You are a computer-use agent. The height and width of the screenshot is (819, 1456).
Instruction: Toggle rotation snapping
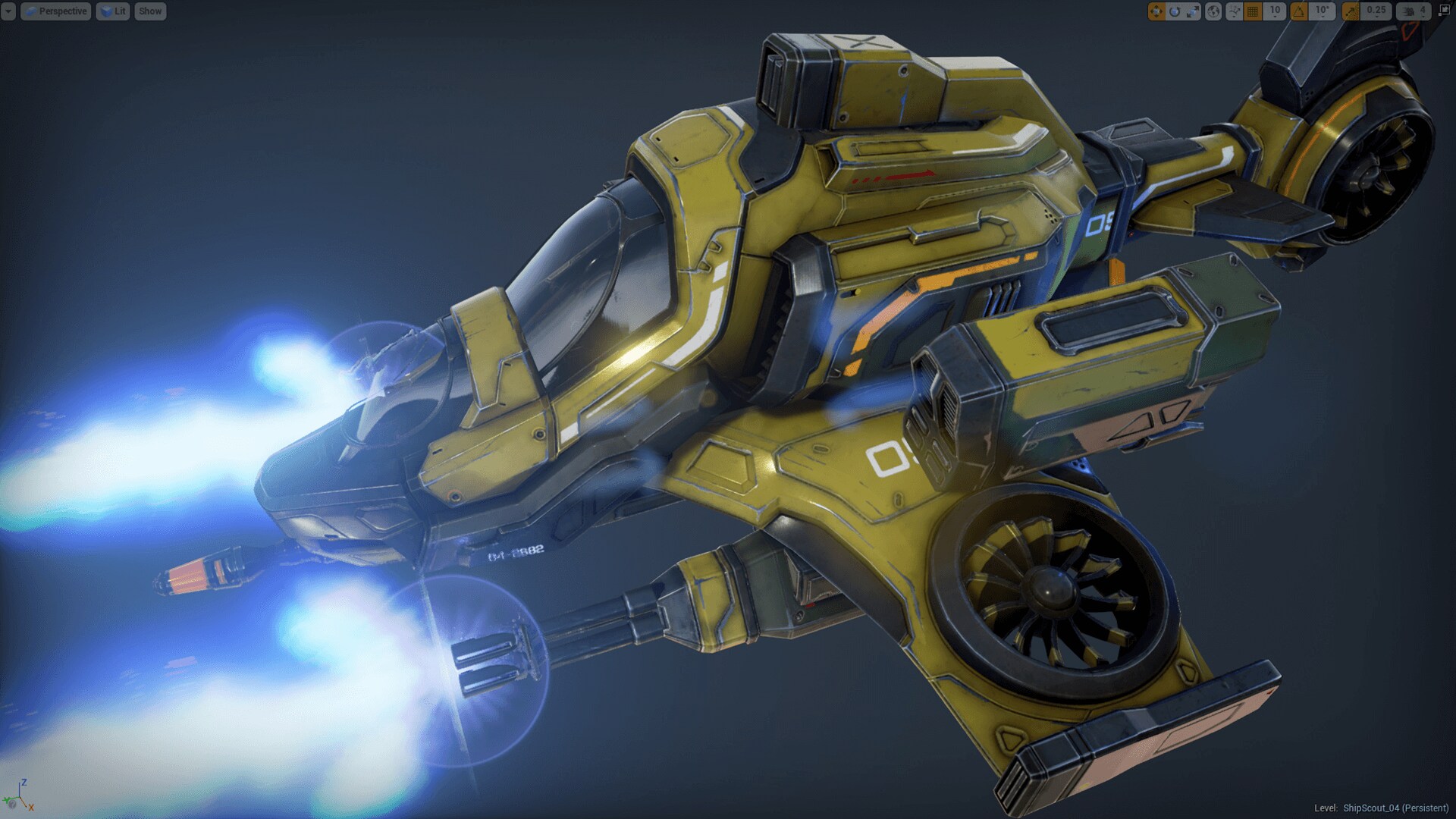pos(1298,11)
